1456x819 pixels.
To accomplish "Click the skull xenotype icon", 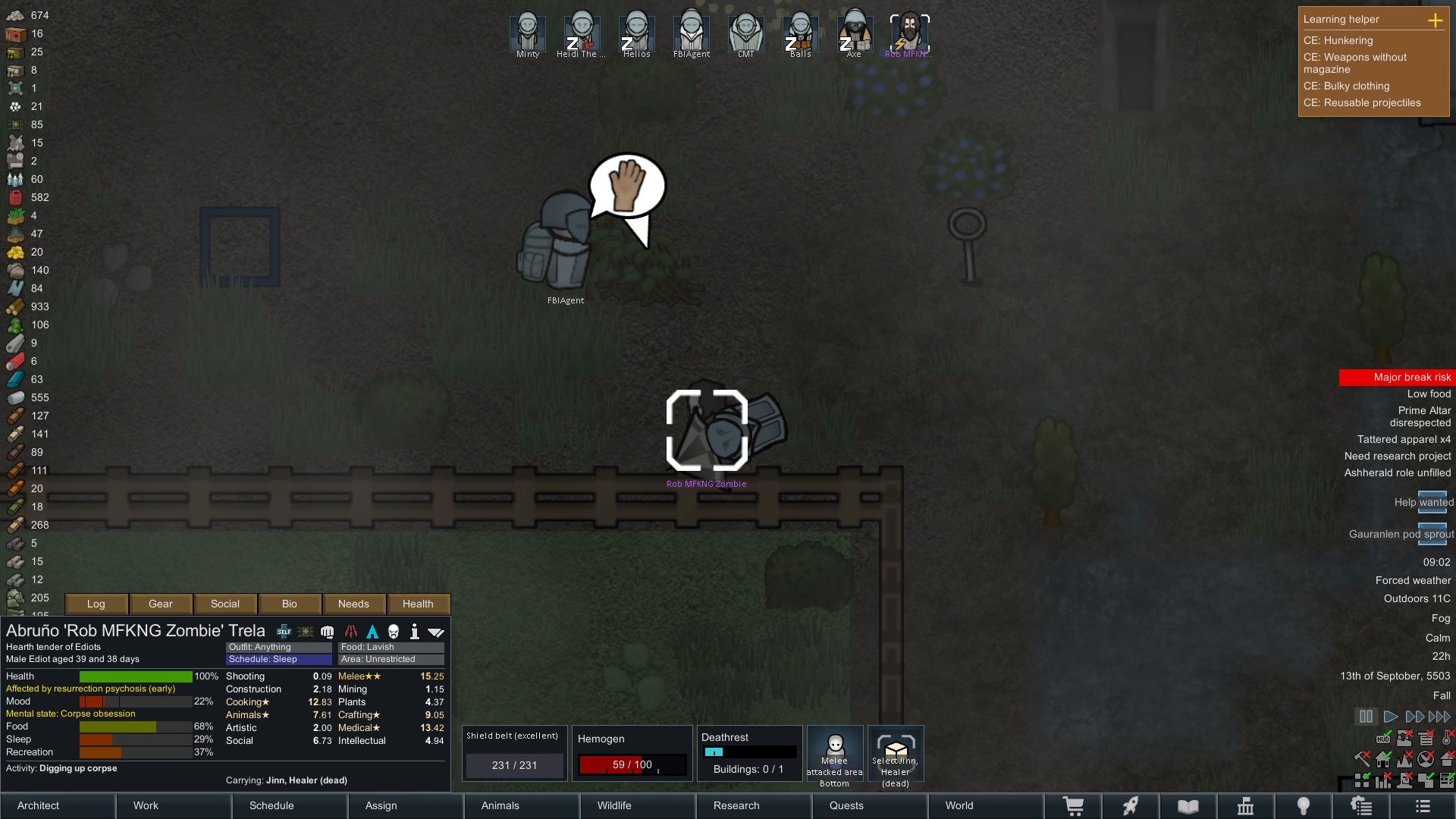I will pyautogui.click(x=394, y=631).
